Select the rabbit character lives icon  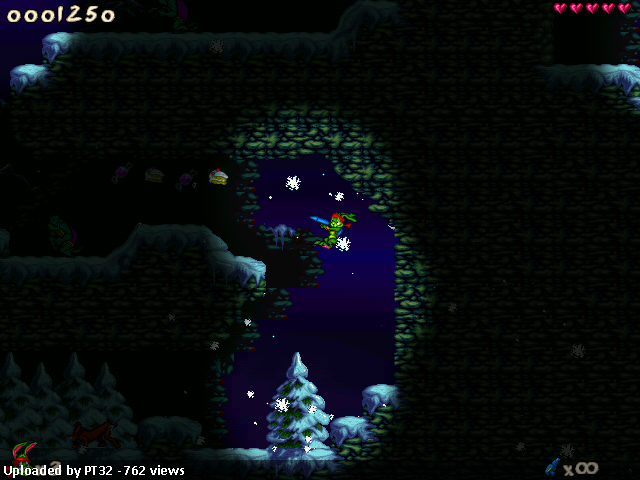[24, 453]
